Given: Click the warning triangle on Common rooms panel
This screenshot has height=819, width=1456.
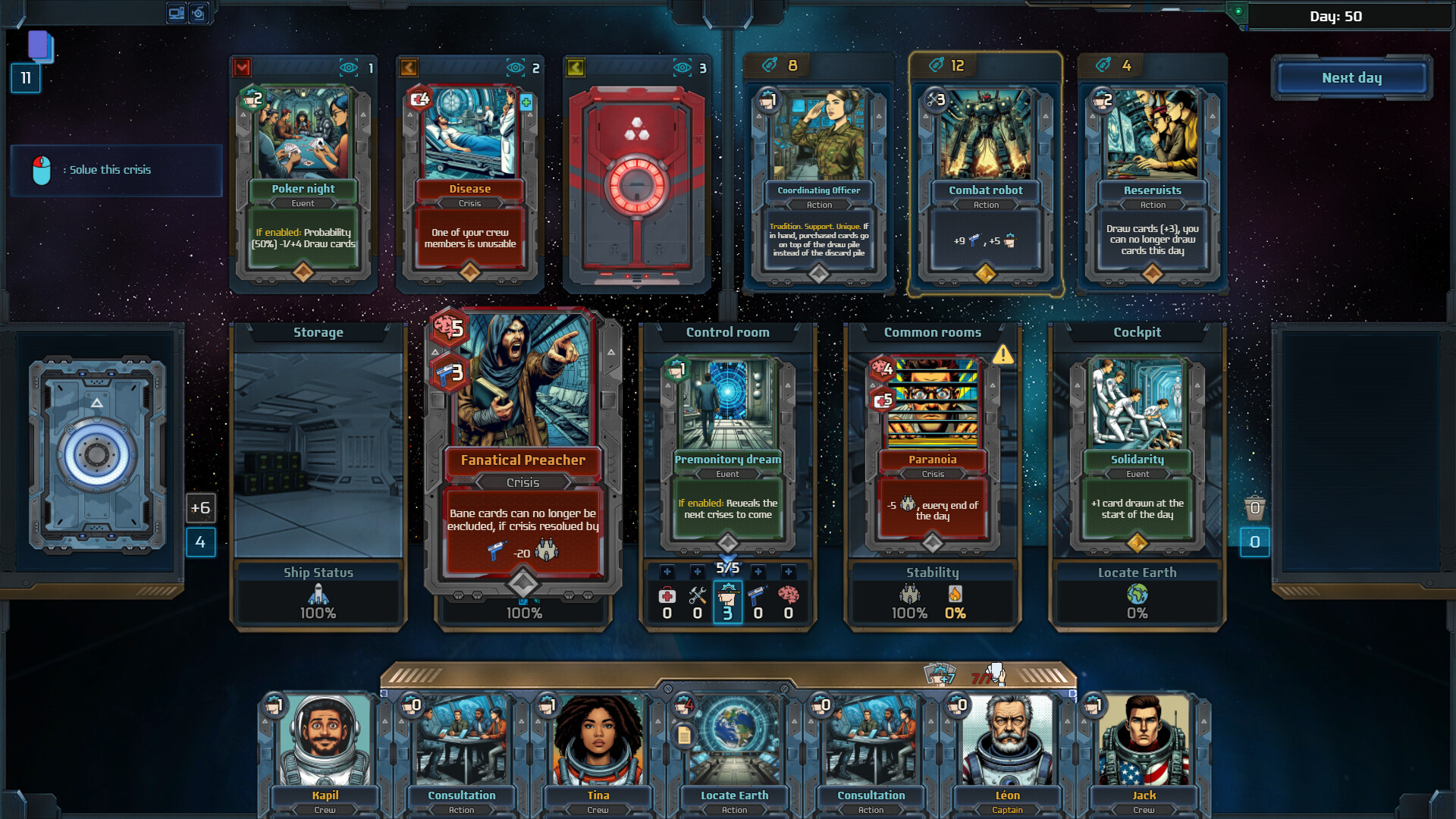Looking at the screenshot, I should (1003, 353).
